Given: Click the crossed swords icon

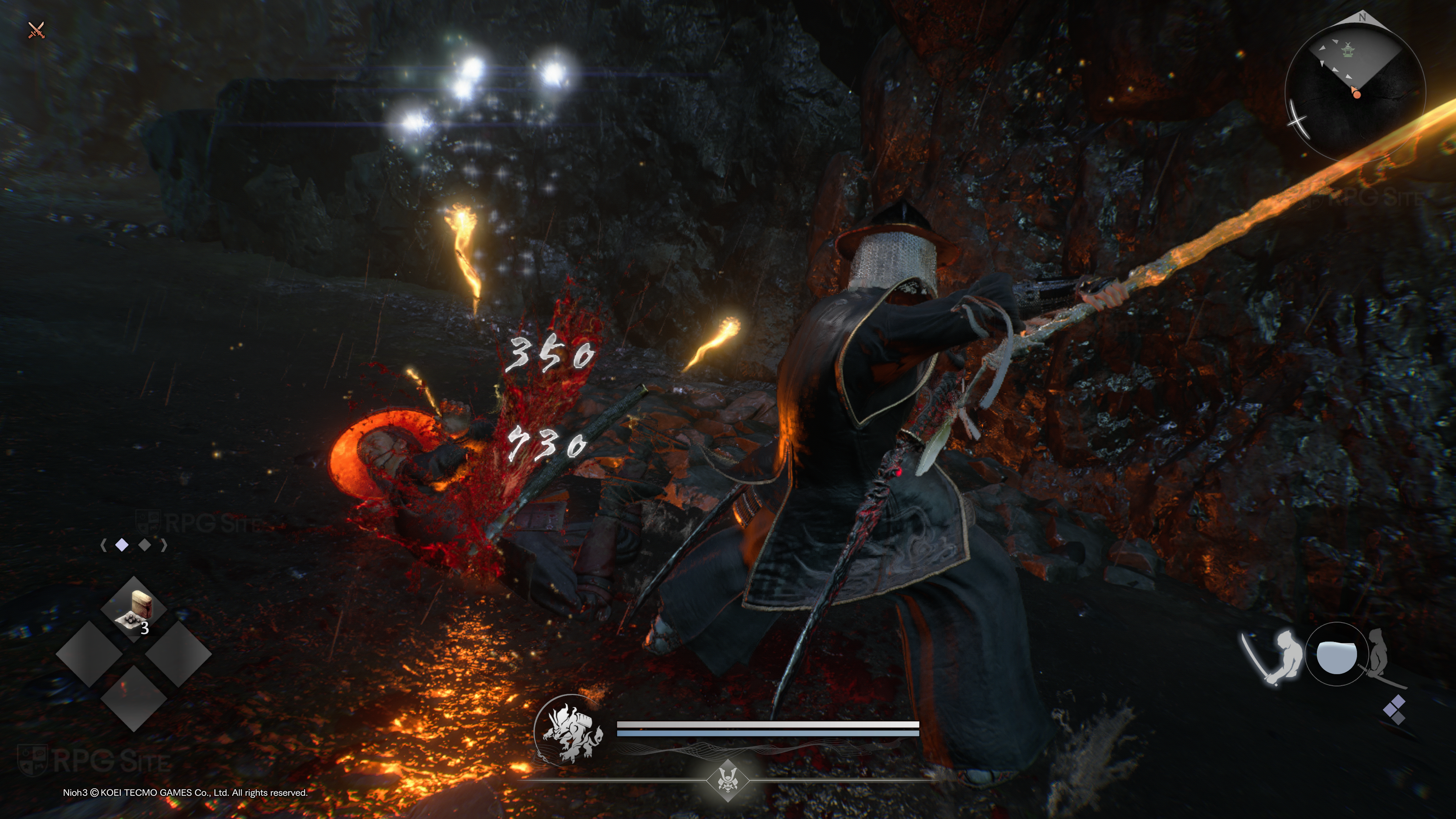Looking at the screenshot, I should 36,30.
